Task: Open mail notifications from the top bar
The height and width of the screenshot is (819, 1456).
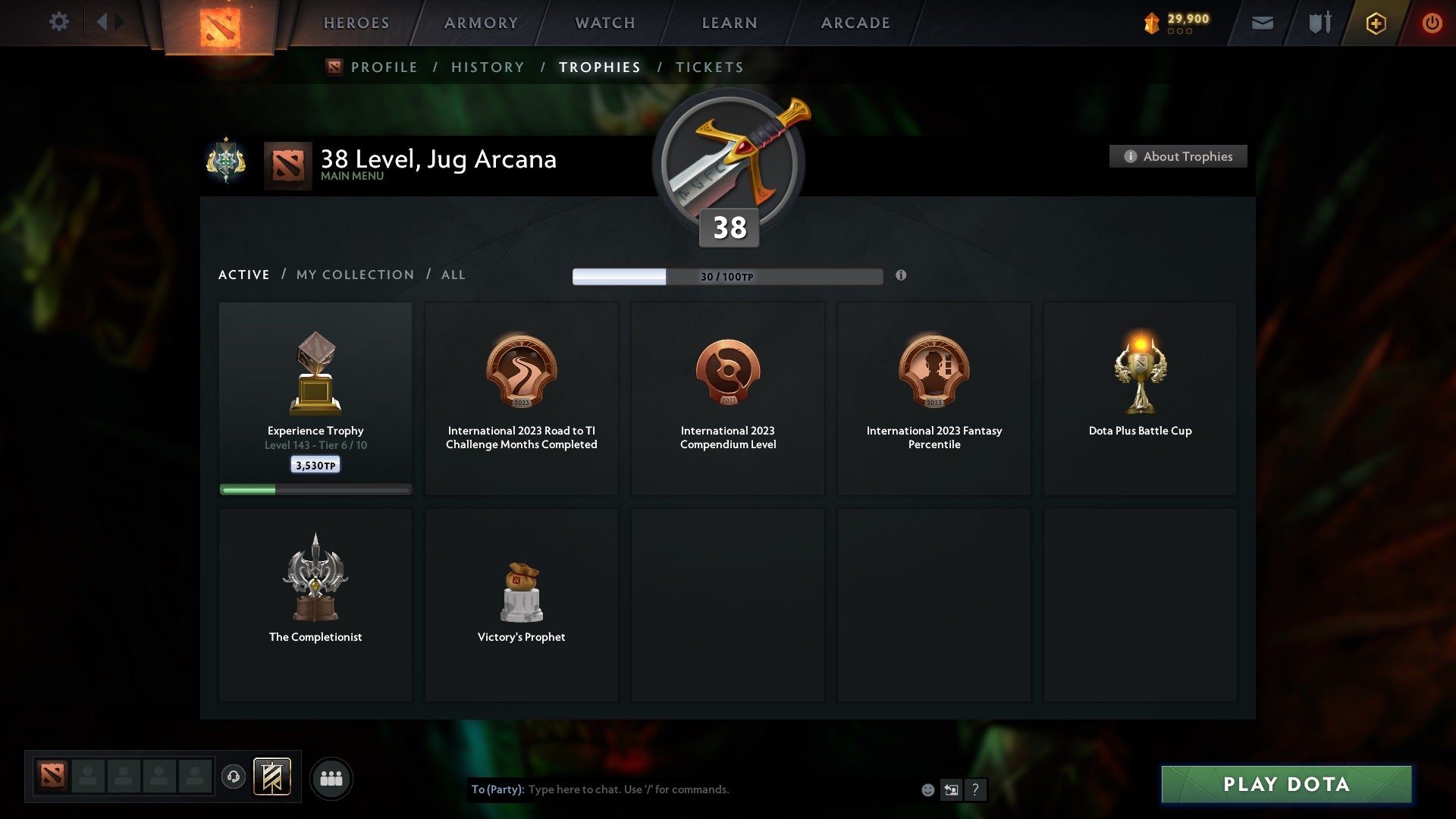Action: click(1261, 23)
